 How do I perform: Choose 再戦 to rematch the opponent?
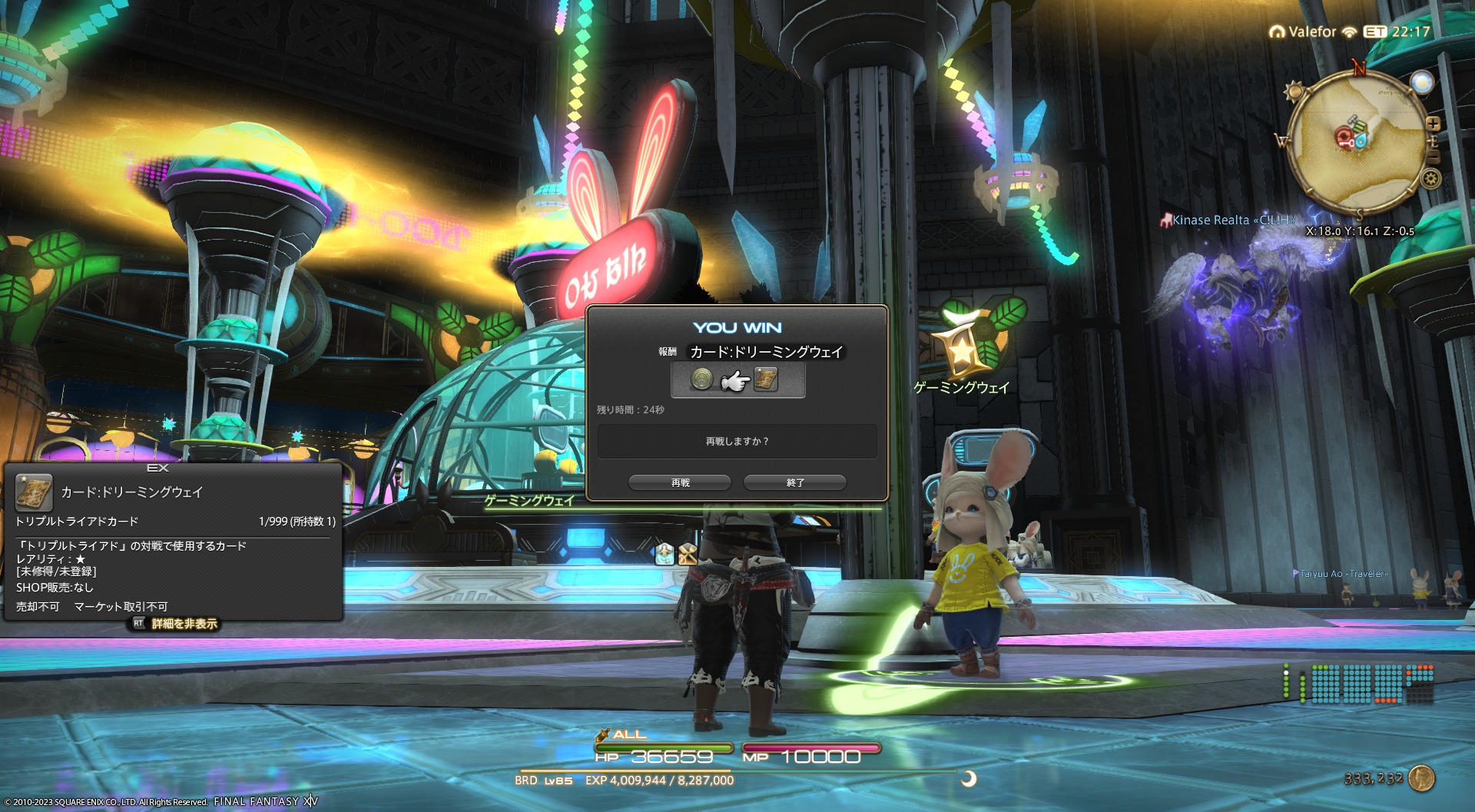(x=680, y=482)
